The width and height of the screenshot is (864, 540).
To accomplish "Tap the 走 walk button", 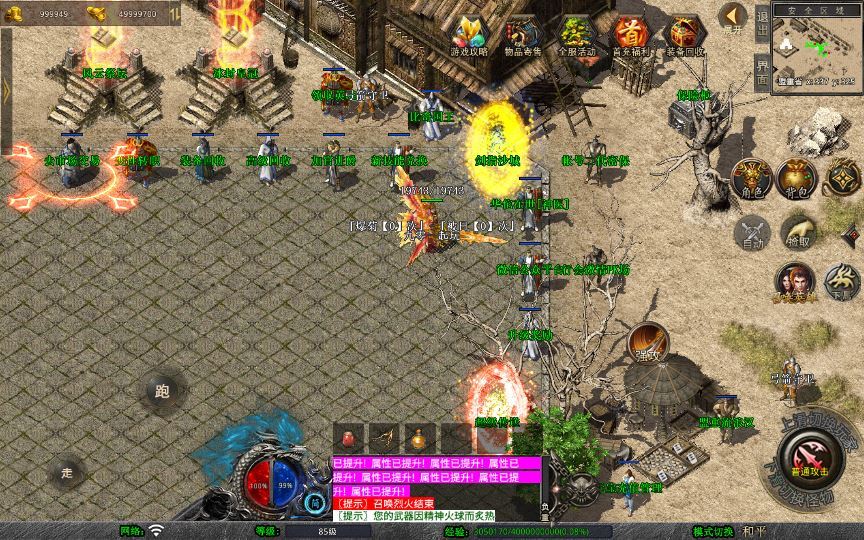I will (x=68, y=470).
